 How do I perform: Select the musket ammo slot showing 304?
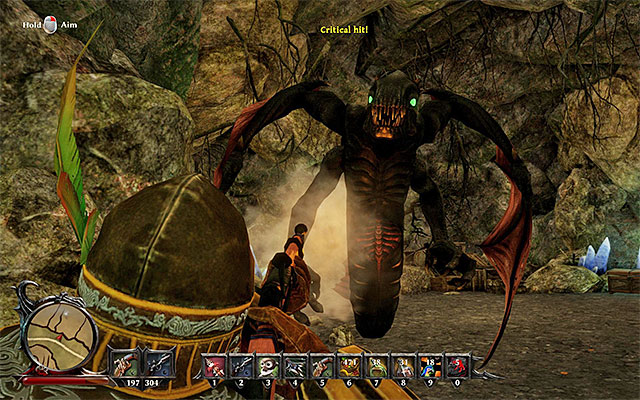[157, 360]
